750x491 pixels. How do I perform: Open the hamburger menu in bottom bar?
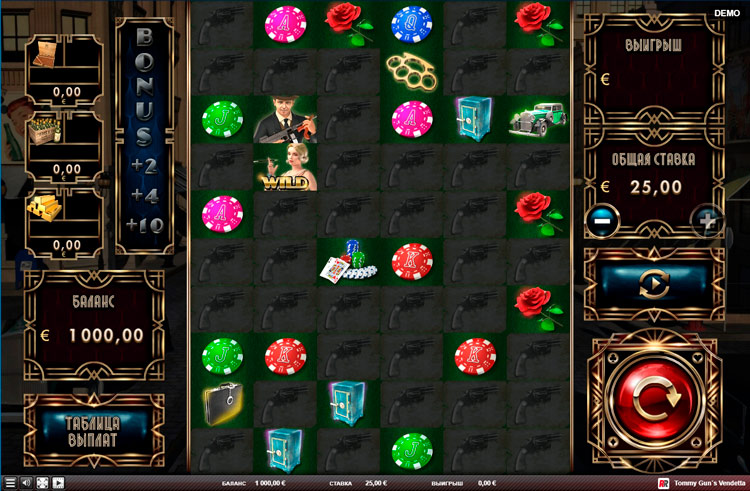(10, 483)
